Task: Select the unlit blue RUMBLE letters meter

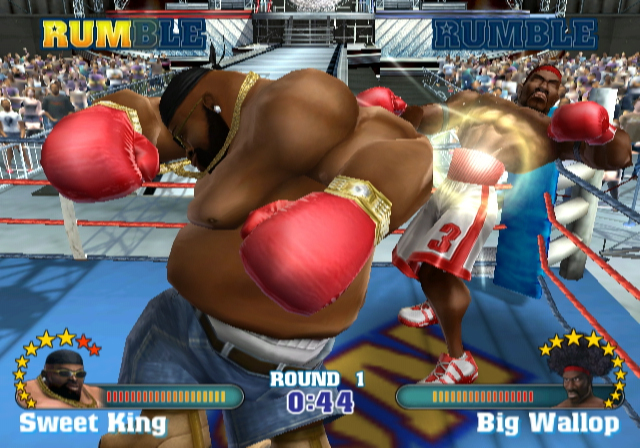Action: coord(515,34)
